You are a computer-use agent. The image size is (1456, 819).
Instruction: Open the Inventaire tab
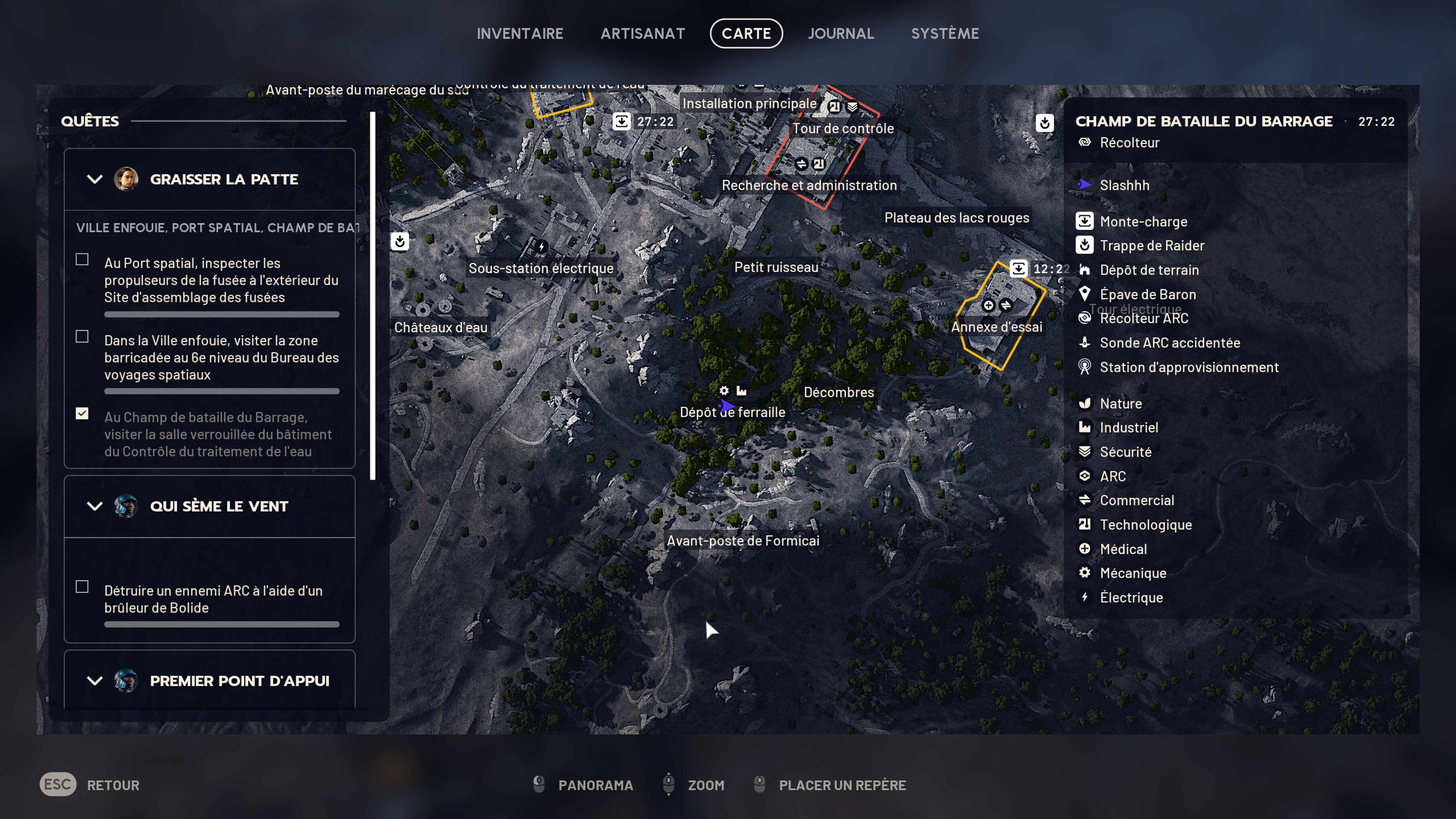520,33
